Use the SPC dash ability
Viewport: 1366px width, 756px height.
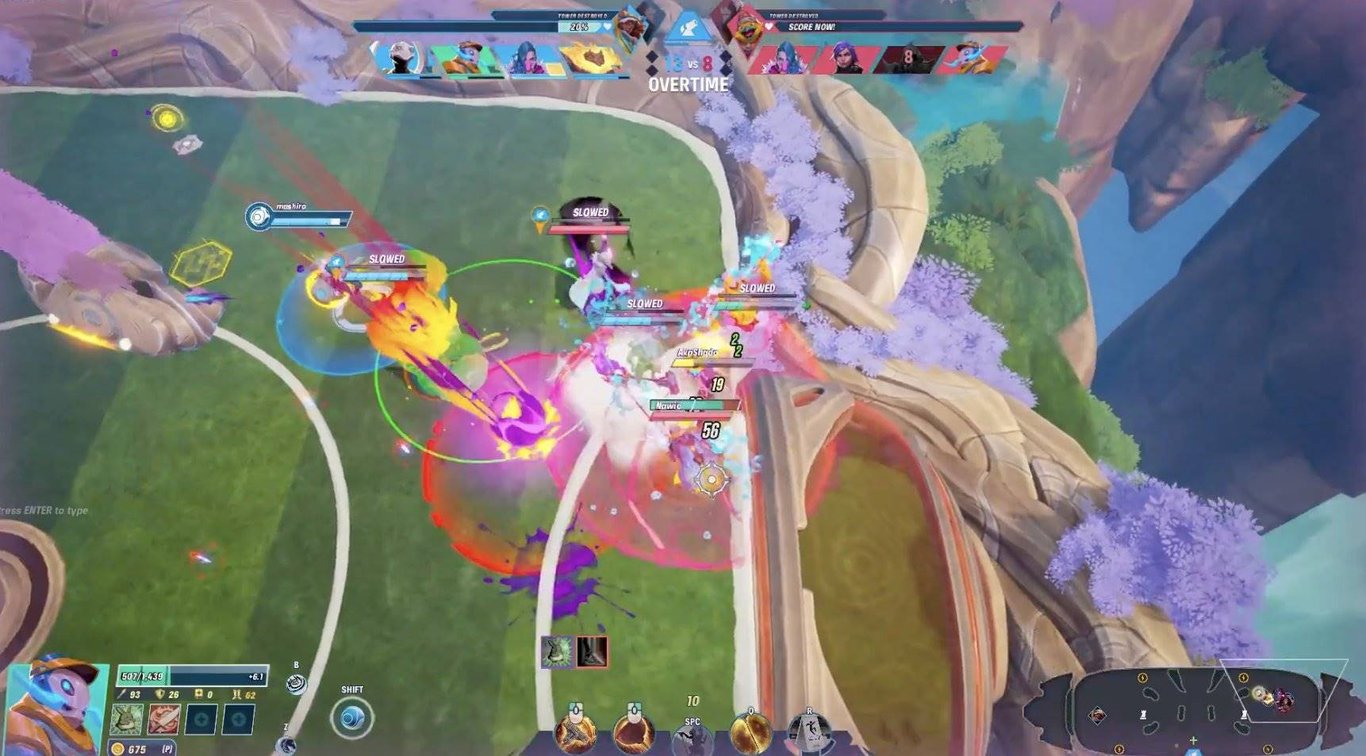[x=691, y=738]
